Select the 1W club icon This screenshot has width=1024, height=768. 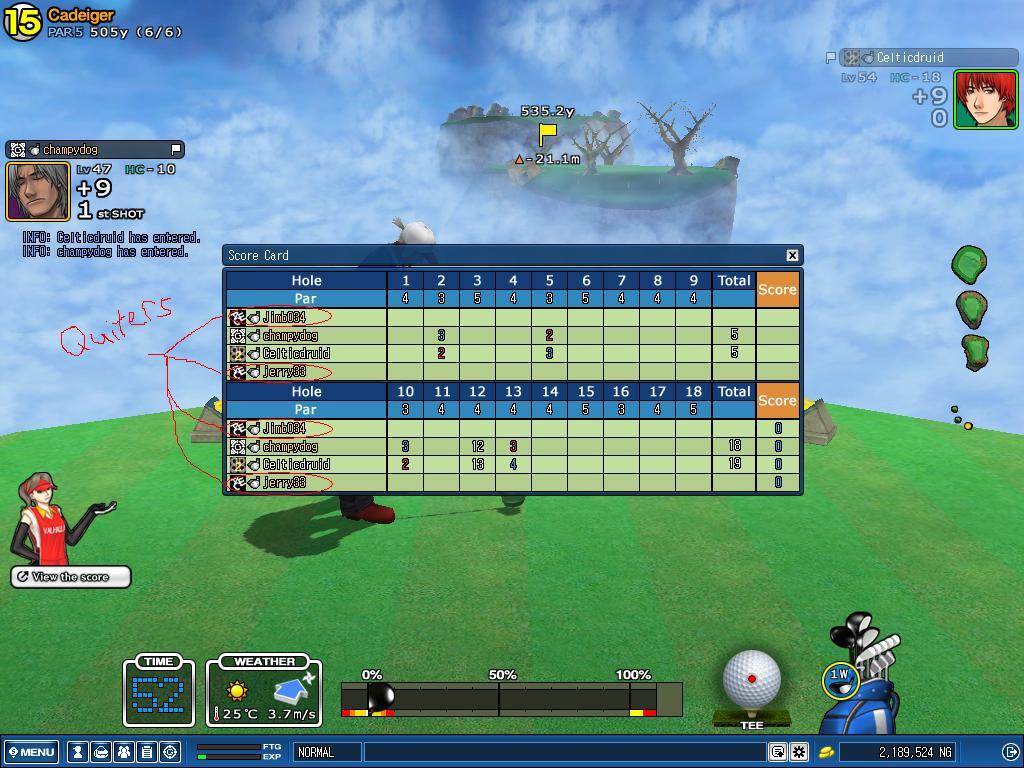tap(839, 677)
